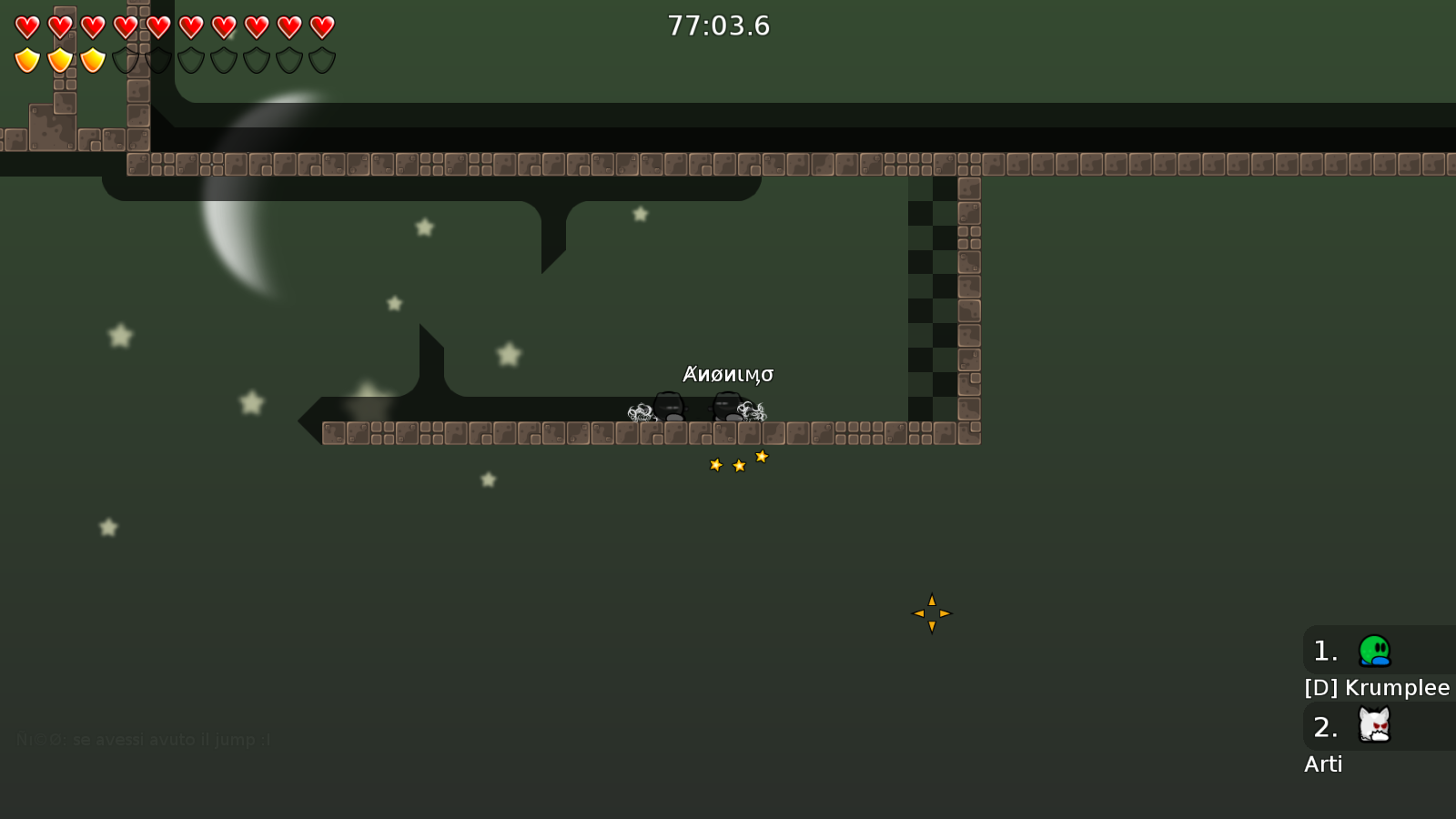Image resolution: width=1456 pixels, height=819 pixels.
Task: Click the first red heart icon
Action: point(25,27)
